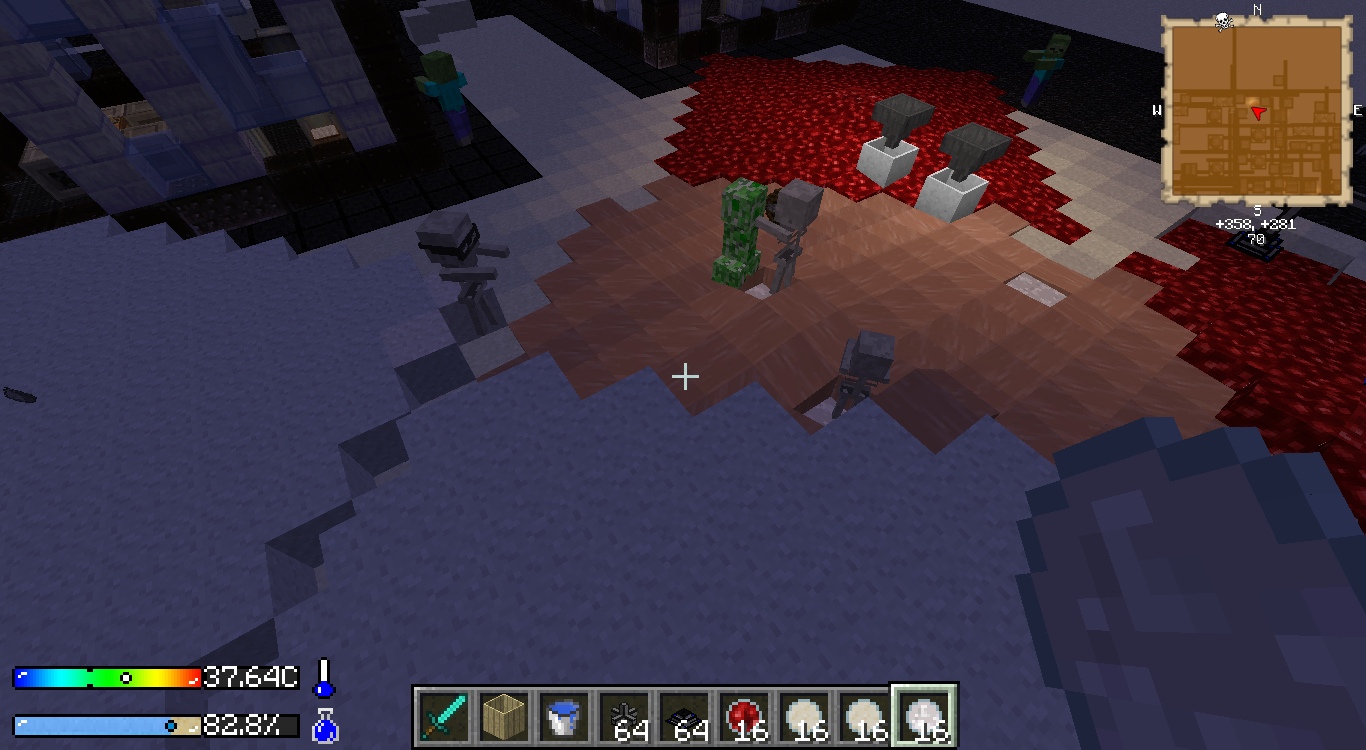
Task: Choose the wooden barrel in the hotbar
Action: [503, 716]
